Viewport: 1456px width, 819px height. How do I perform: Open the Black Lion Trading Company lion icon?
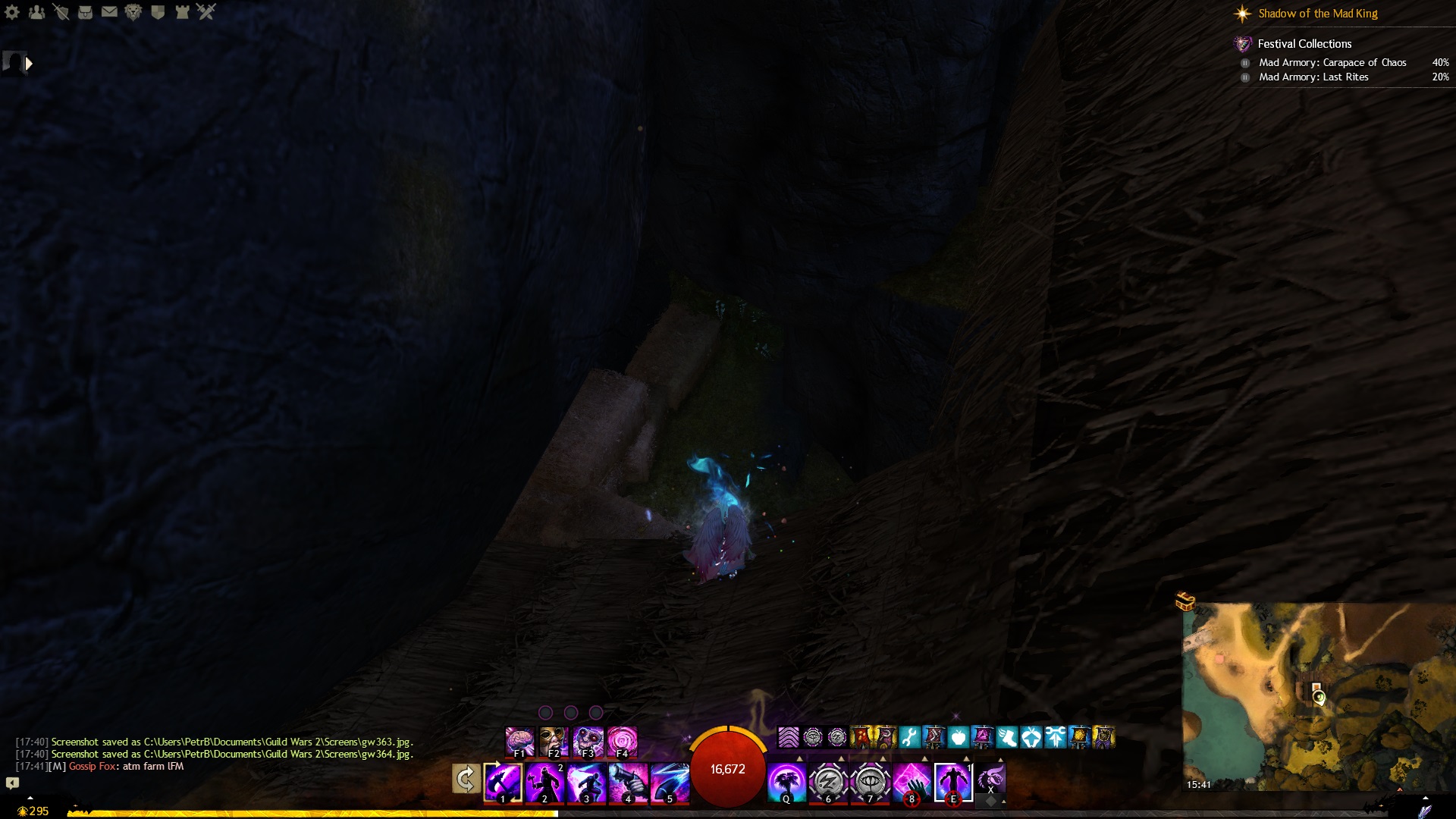(133, 12)
